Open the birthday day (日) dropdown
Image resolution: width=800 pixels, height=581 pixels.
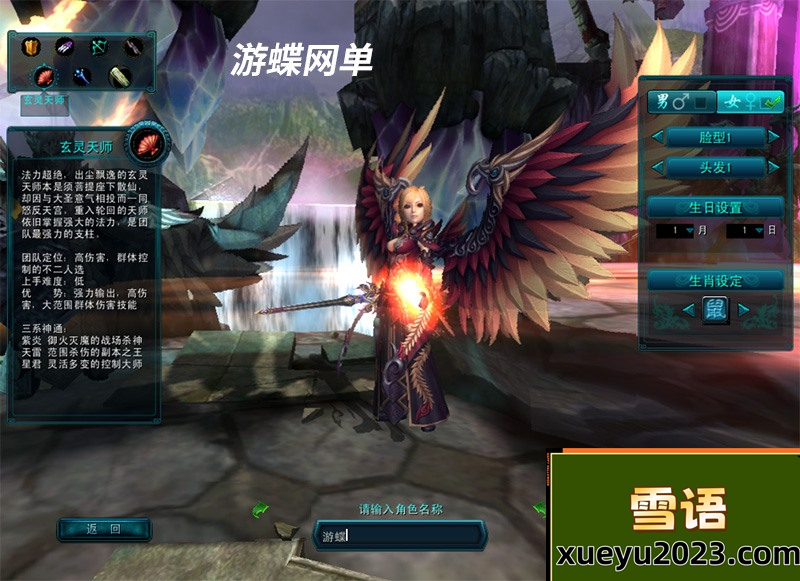(x=760, y=231)
